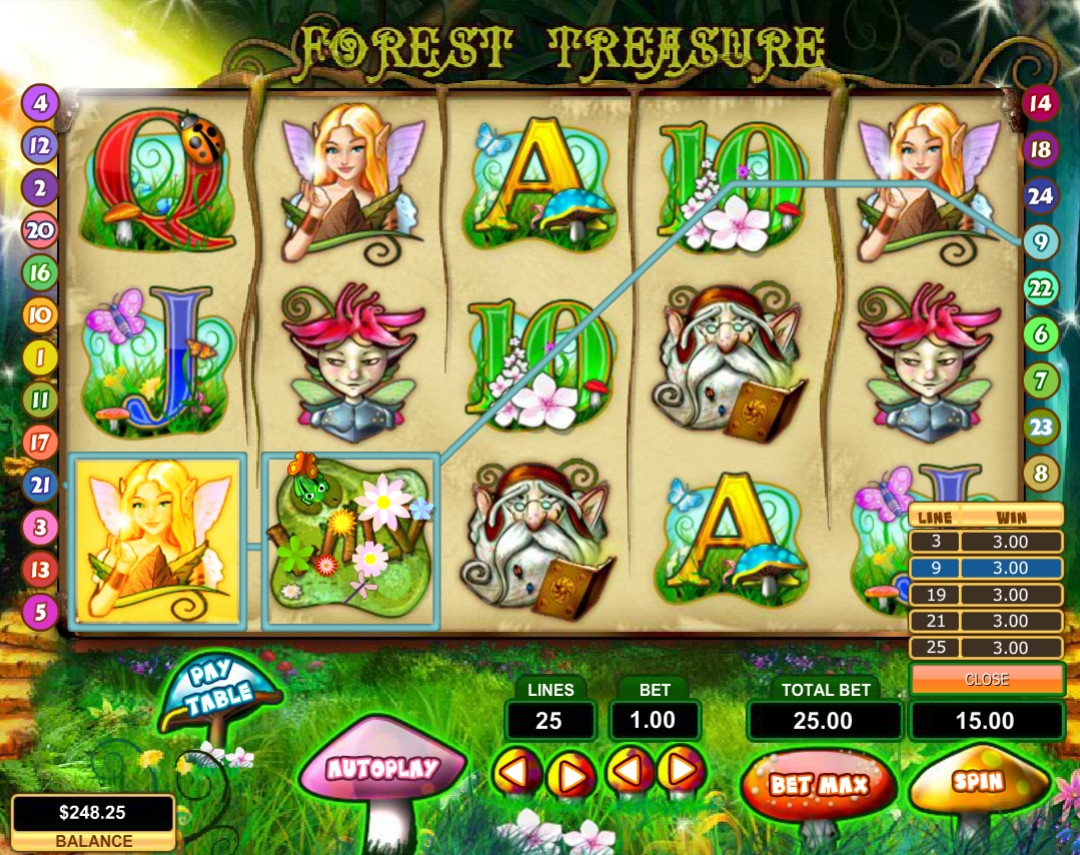Click payline badge number 14

pyautogui.click(x=1040, y=102)
